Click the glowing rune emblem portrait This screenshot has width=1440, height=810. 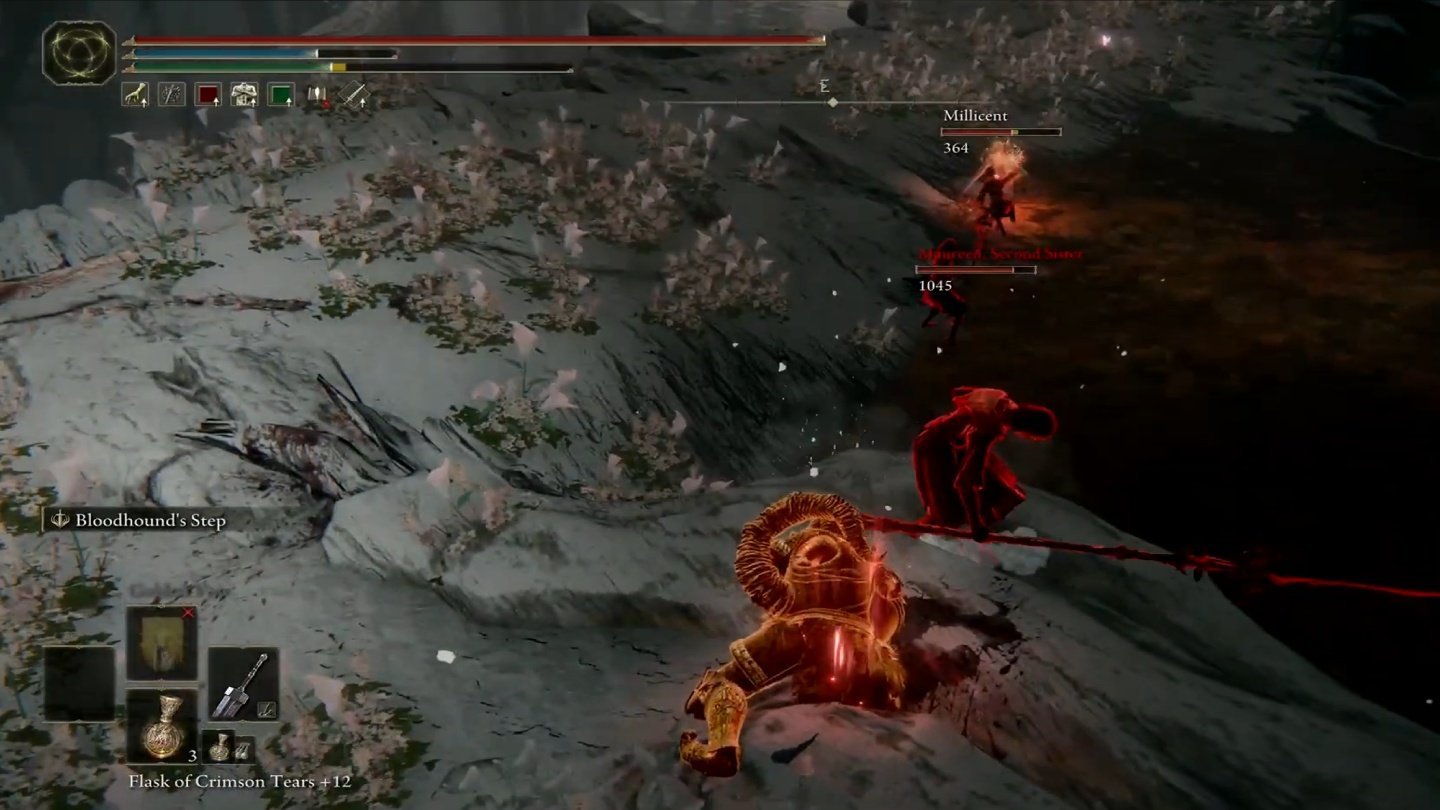pos(79,53)
